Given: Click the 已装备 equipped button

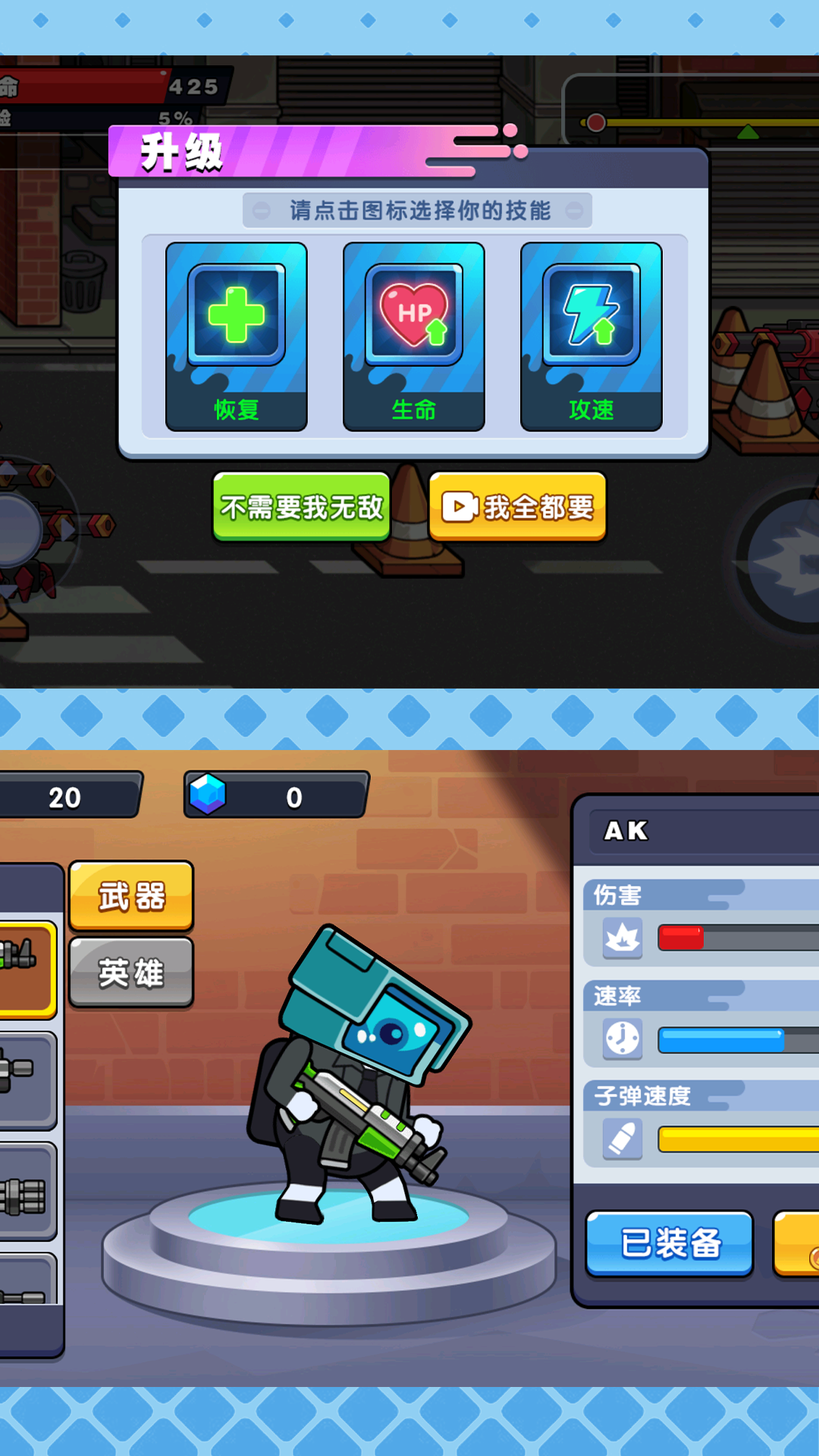Looking at the screenshot, I should [x=670, y=1244].
